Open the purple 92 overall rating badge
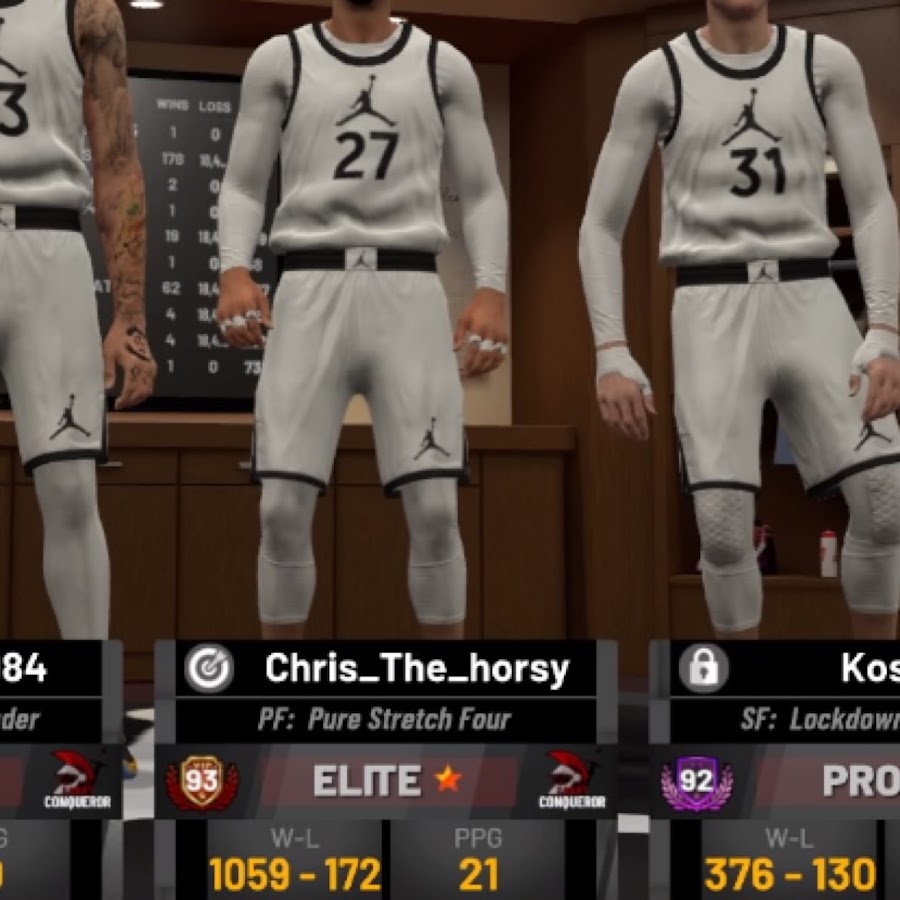The image size is (900, 900). point(696,781)
